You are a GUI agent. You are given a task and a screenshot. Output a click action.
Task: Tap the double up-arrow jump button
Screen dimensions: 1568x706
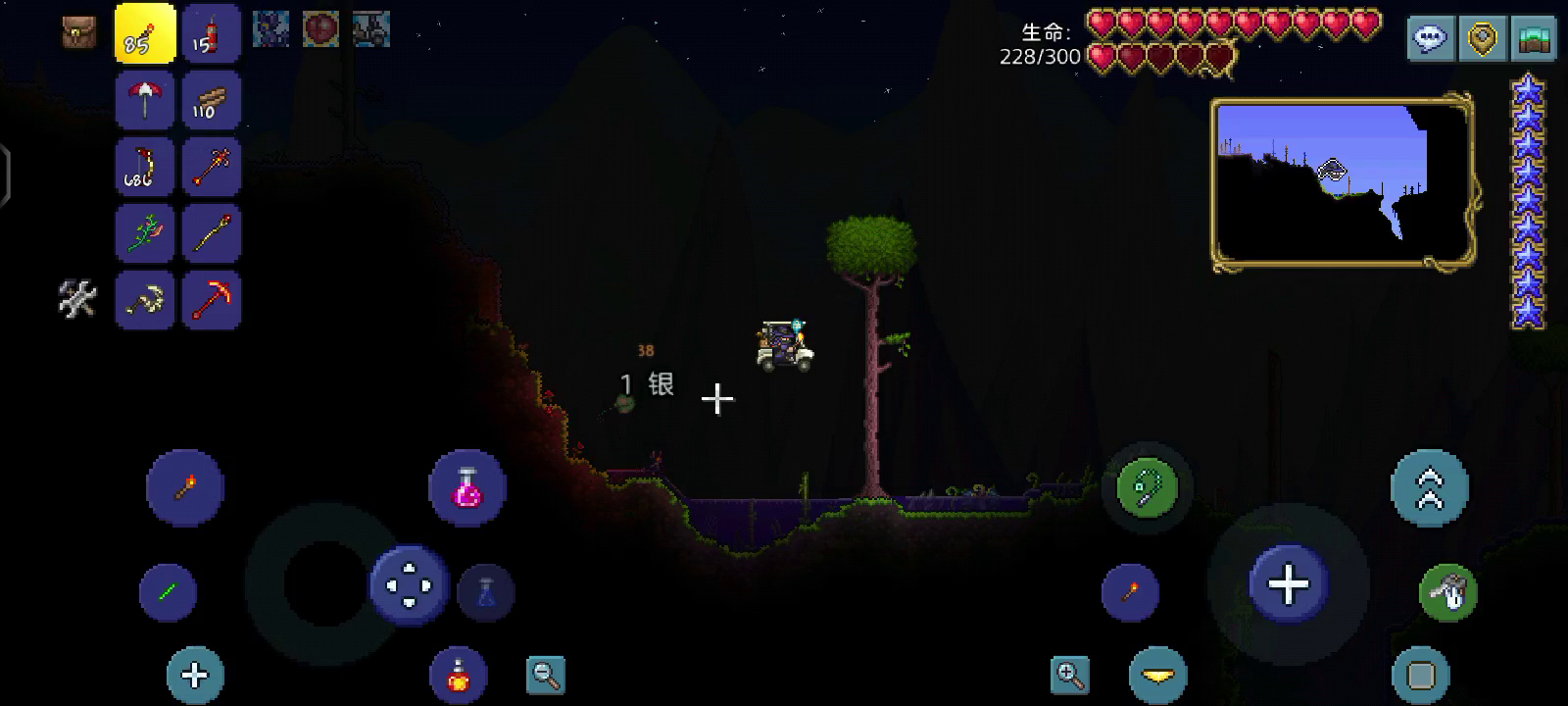point(1430,487)
